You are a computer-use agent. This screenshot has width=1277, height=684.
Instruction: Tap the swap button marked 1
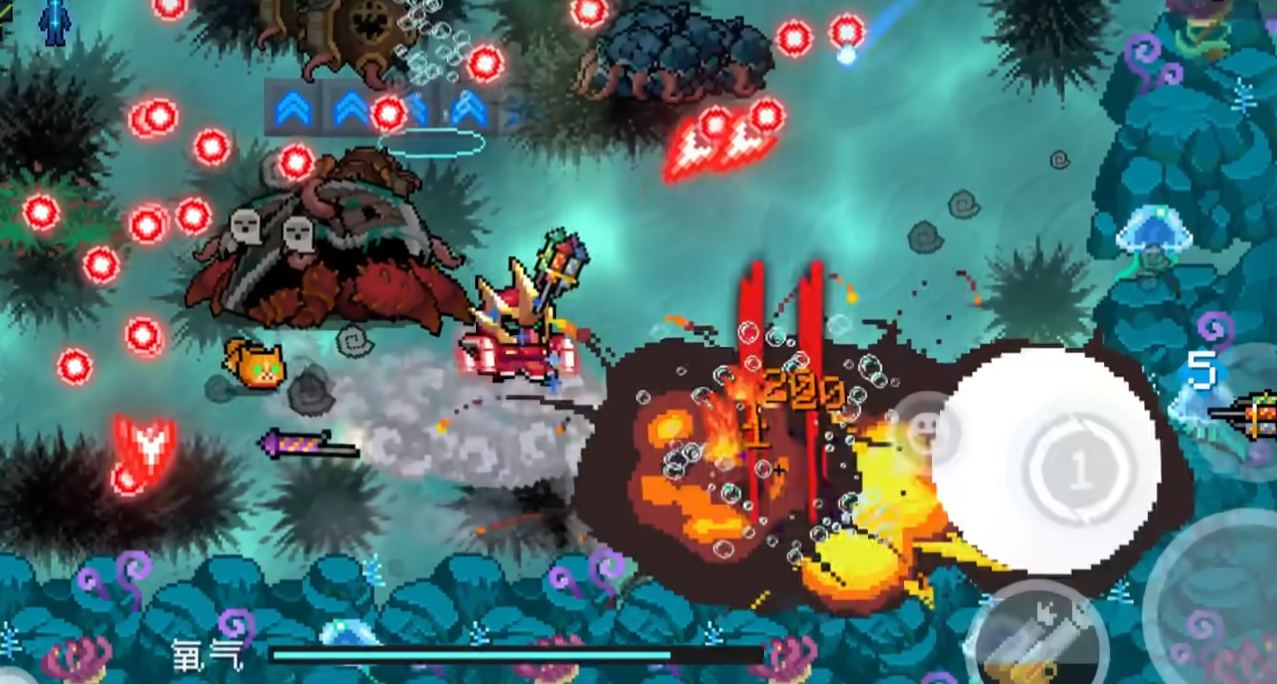click(x=1078, y=470)
